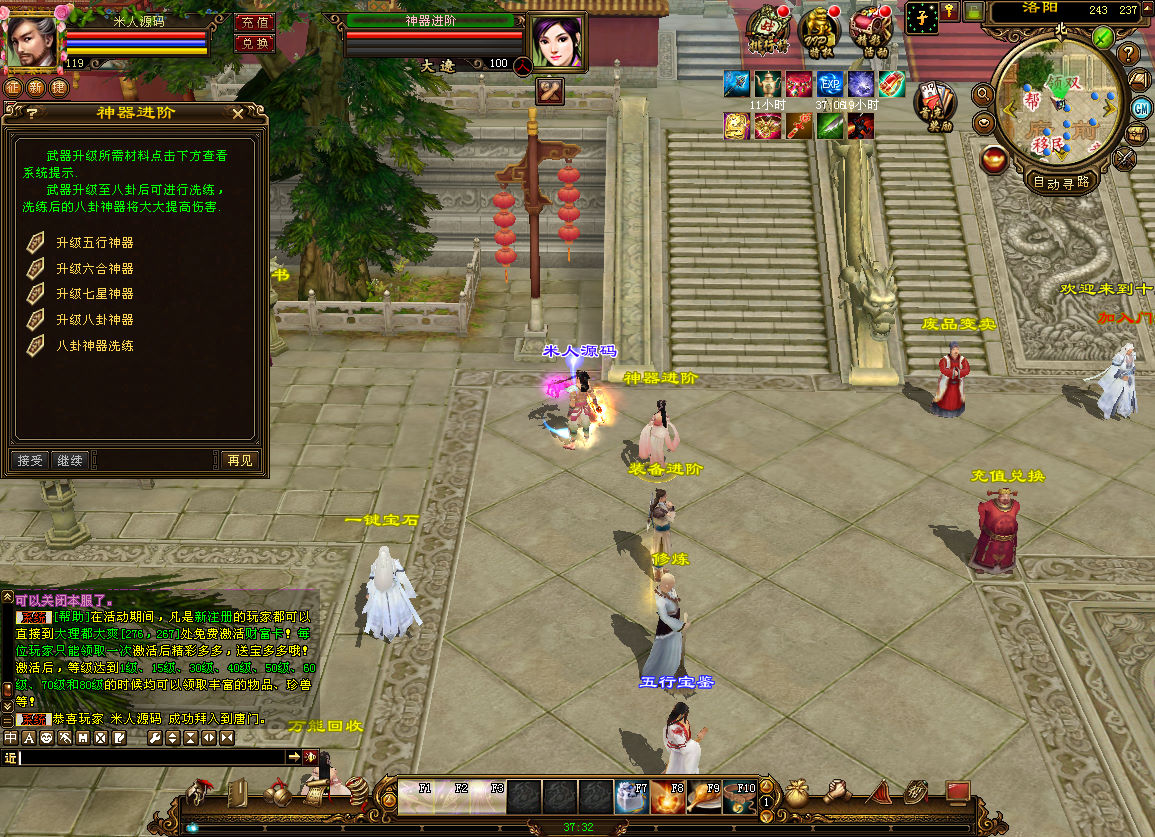Open the help question mark on dialog
This screenshot has width=1155, height=837.
point(32,114)
